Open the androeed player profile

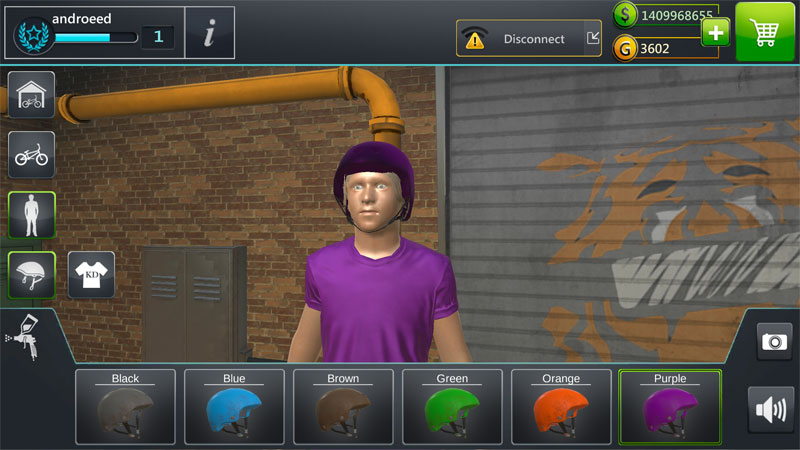click(x=93, y=32)
